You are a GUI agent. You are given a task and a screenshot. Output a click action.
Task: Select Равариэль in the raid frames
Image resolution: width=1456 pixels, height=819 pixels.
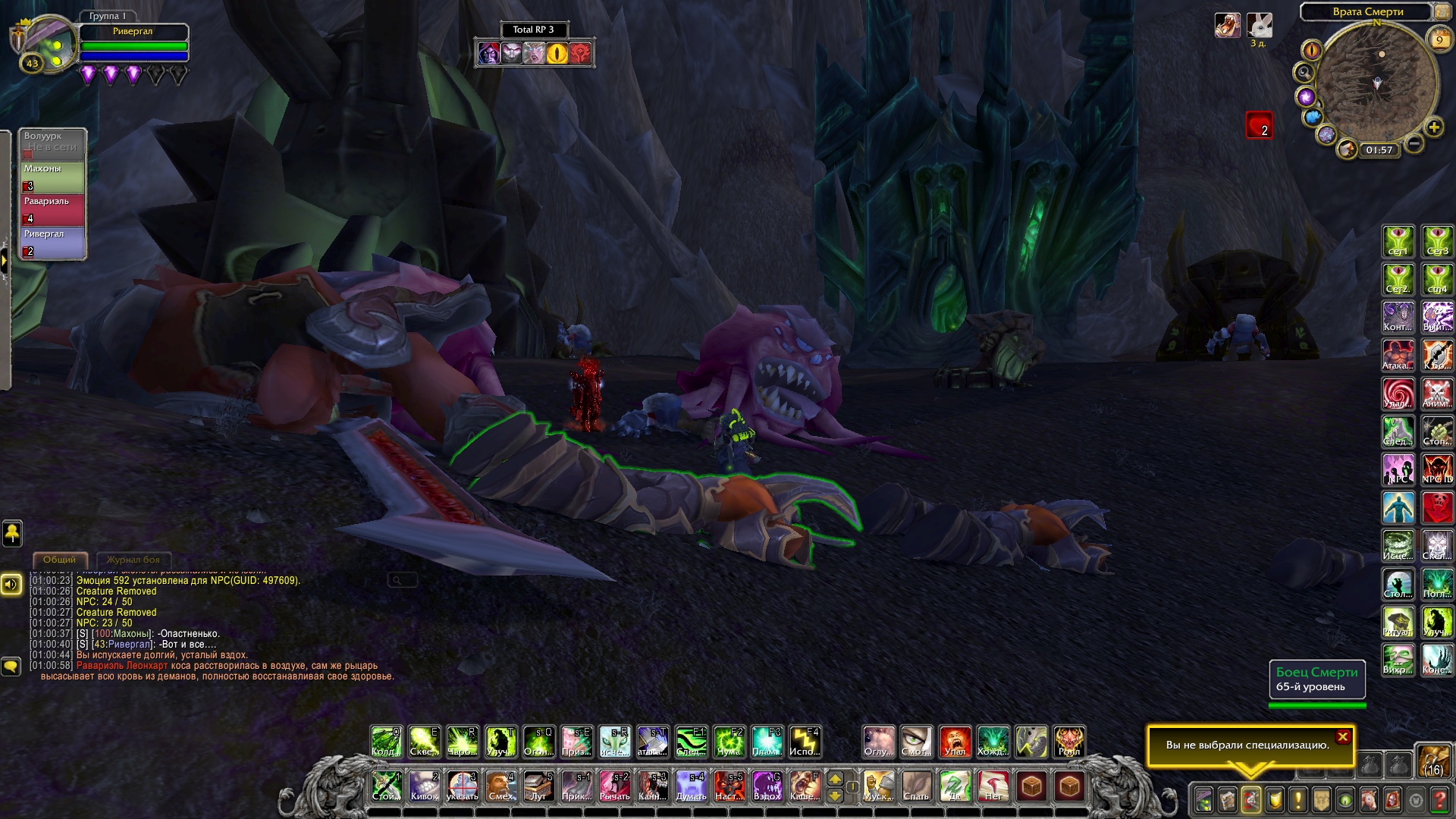point(52,210)
